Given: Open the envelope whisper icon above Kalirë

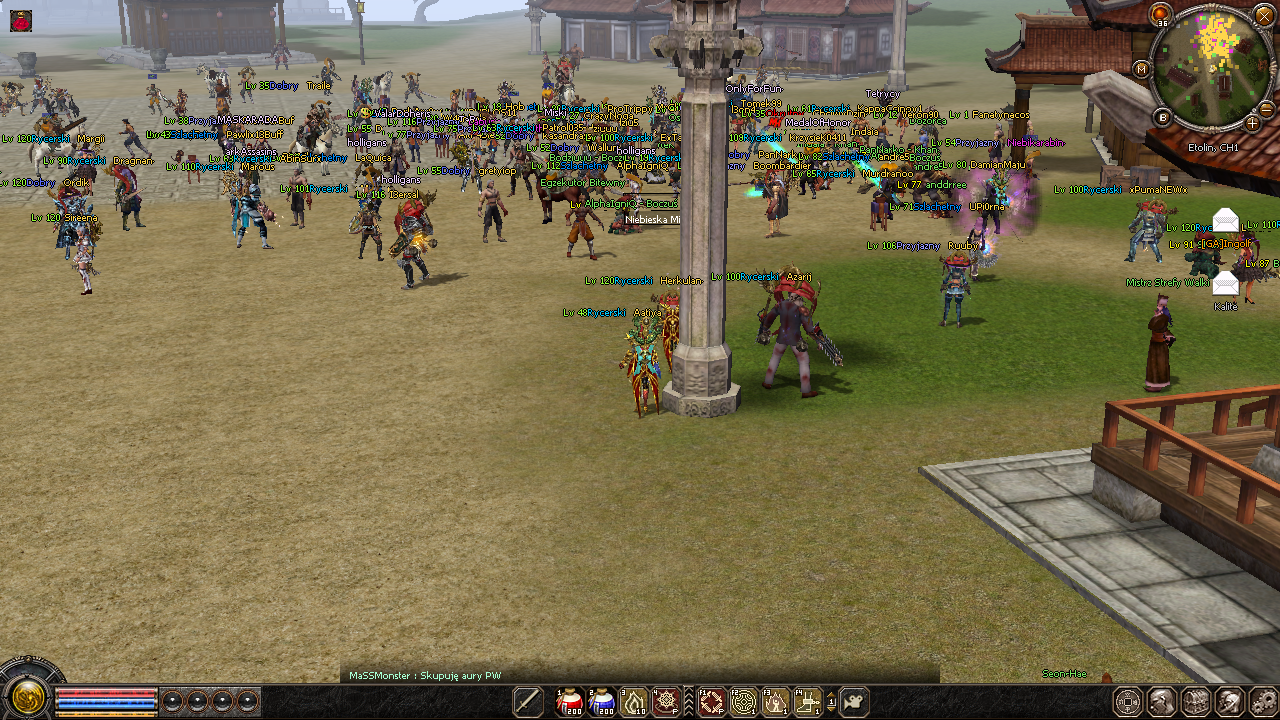Looking at the screenshot, I should pyautogui.click(x=1225, y=284).
